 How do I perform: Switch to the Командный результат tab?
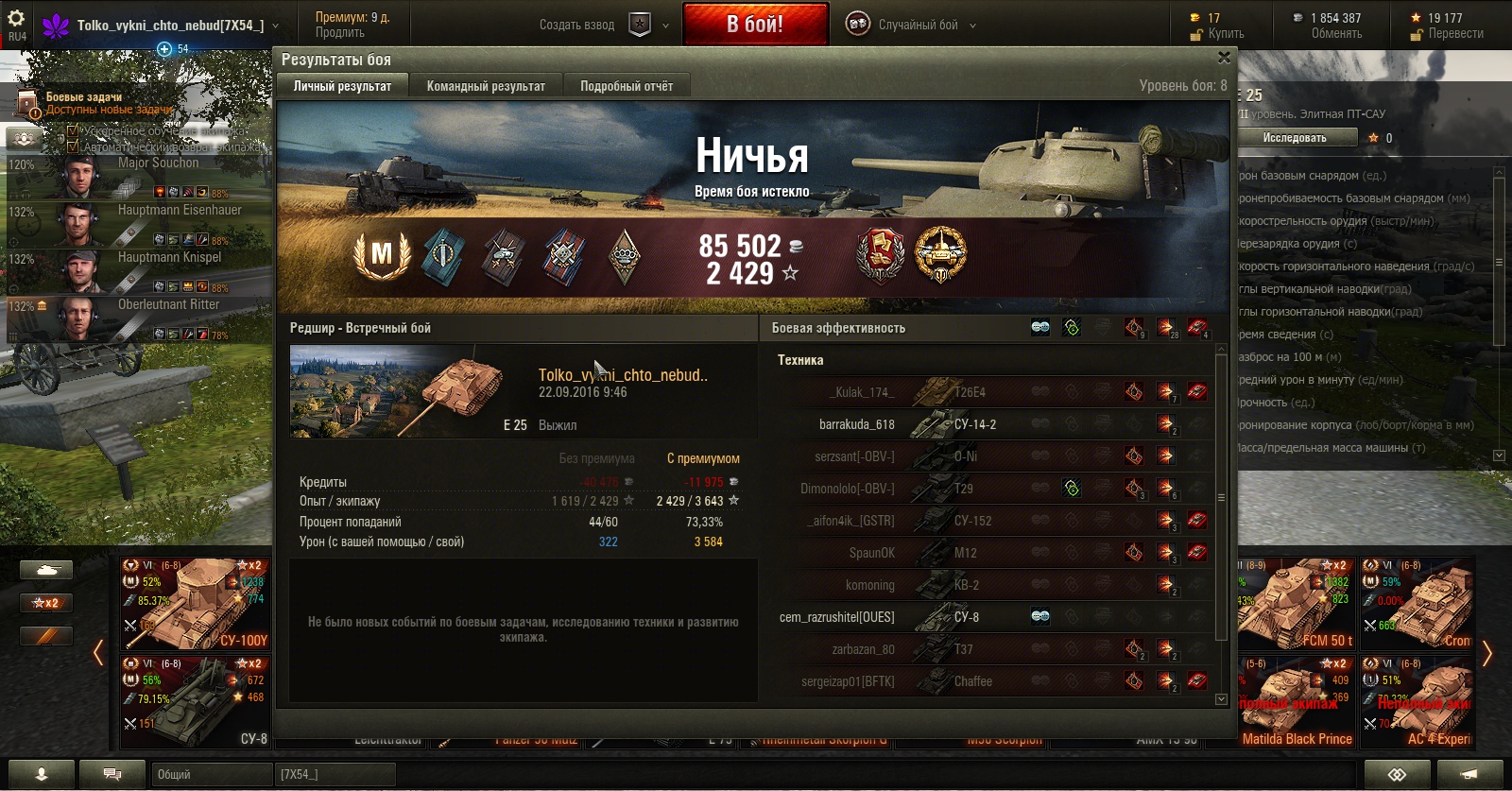pyautogui.click(x=486, y=86)
